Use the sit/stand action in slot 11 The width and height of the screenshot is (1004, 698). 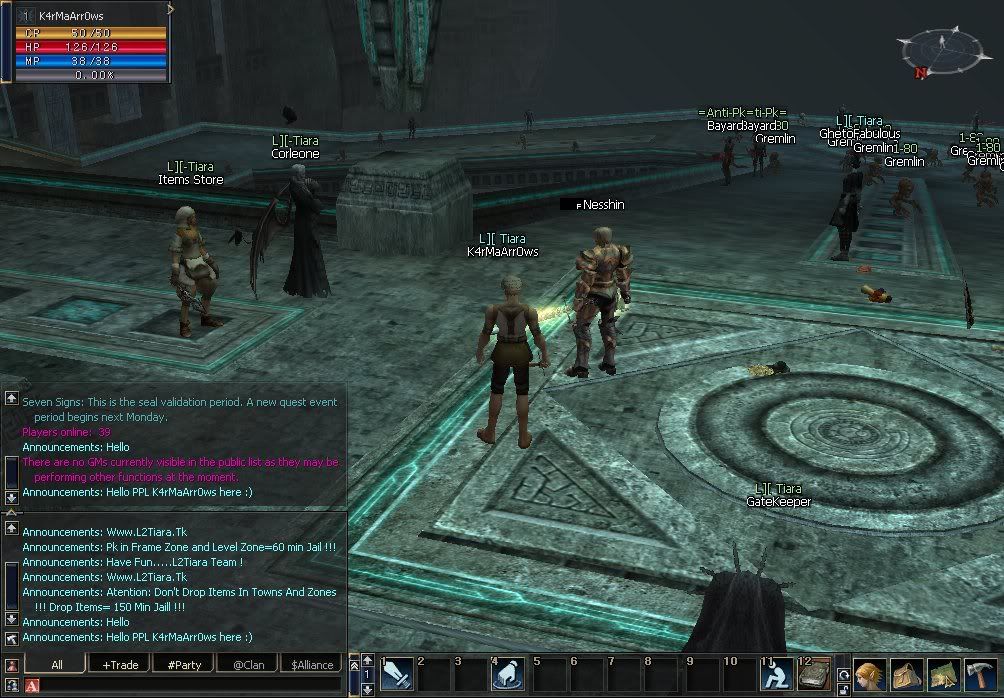[x=776, y=675]
